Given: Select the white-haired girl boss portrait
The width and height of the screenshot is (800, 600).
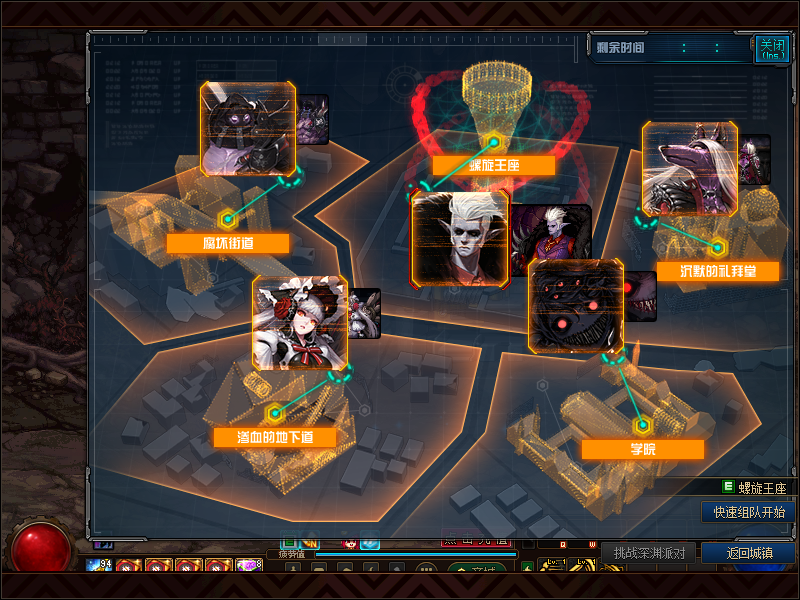Looking at the screenshot, I should 300,323.
